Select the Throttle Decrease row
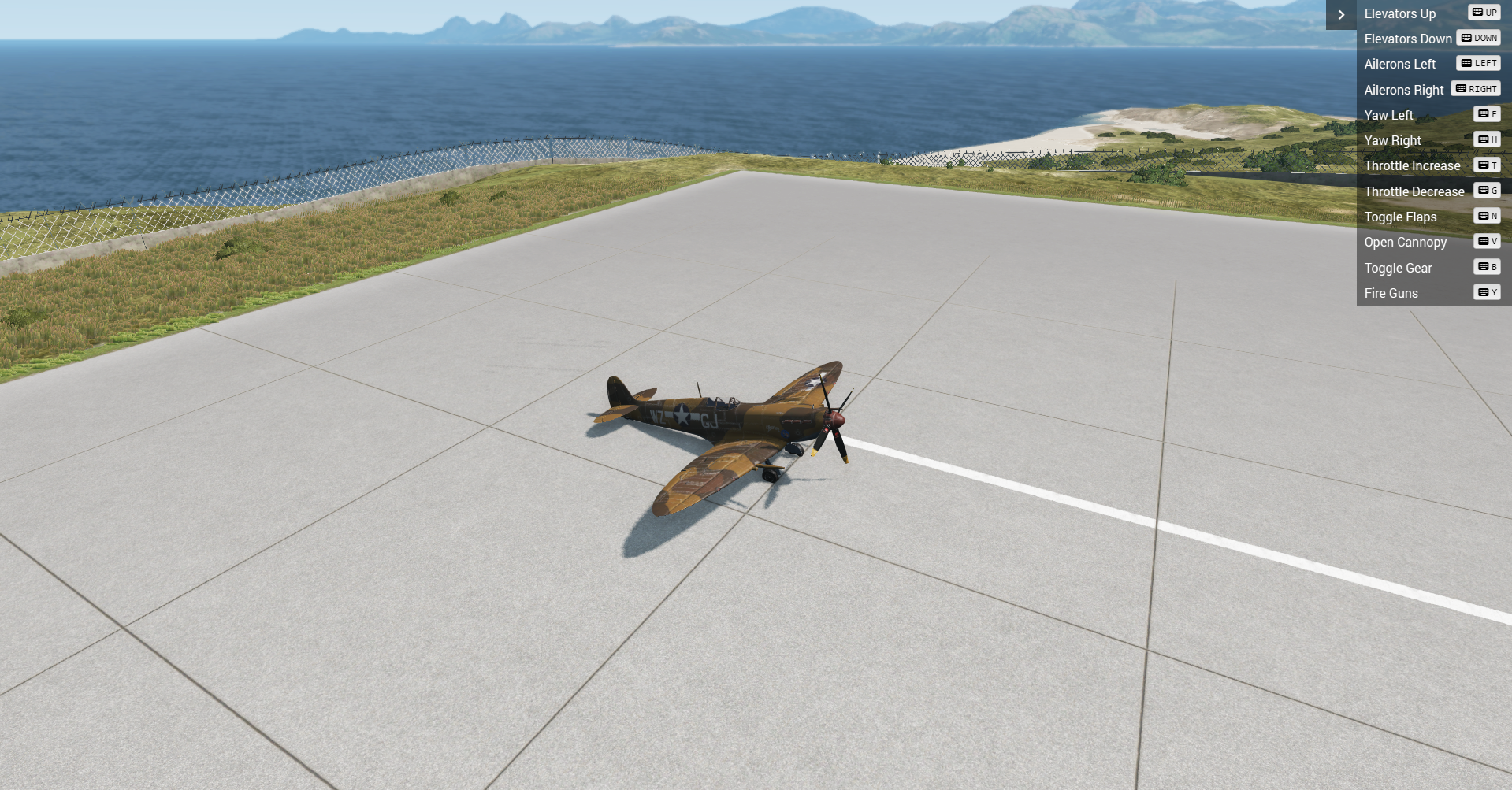Image resolution: width=1512 pixels, height=790 pixels. [x=1414, y=191]
